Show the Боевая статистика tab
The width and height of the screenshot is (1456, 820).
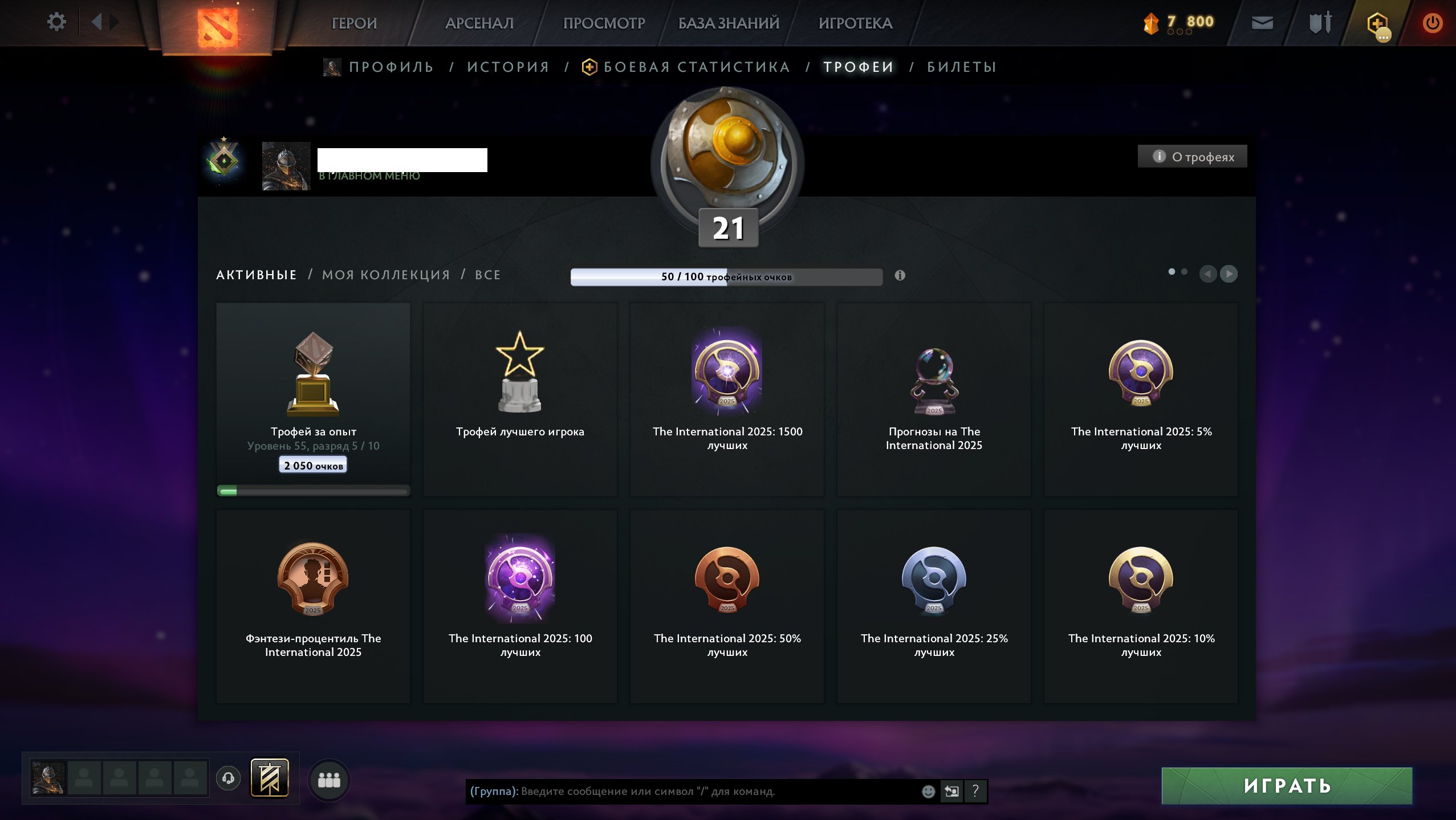pos(696,67)
